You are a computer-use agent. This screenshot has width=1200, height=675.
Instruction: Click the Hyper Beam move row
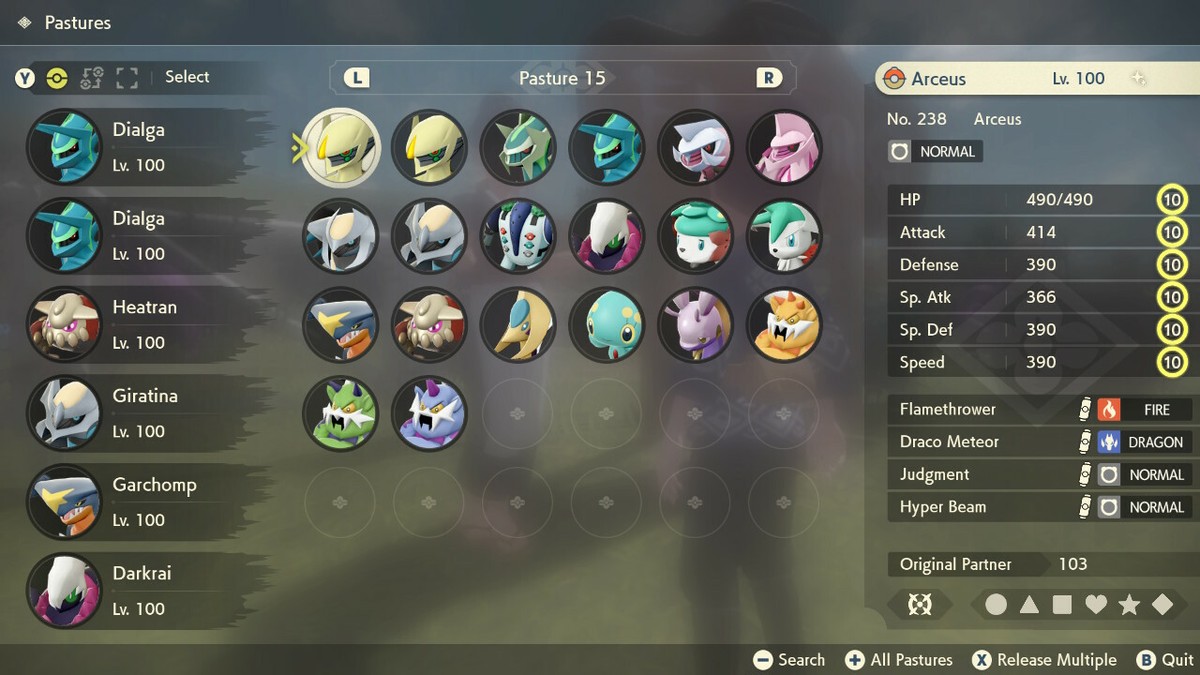[x=1040, y=507]
